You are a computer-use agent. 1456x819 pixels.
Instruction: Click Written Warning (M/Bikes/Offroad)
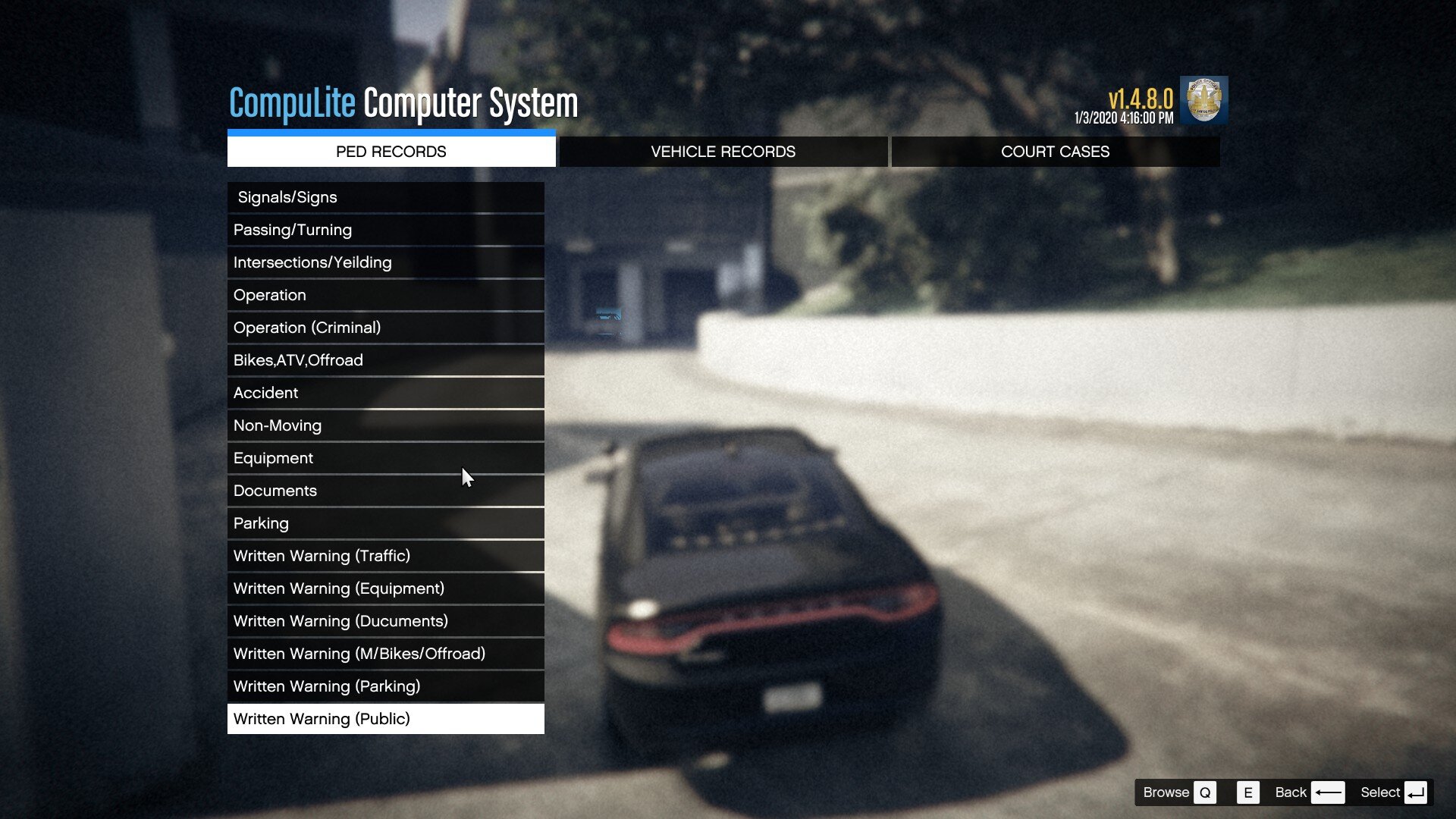[x=385, y=654]
